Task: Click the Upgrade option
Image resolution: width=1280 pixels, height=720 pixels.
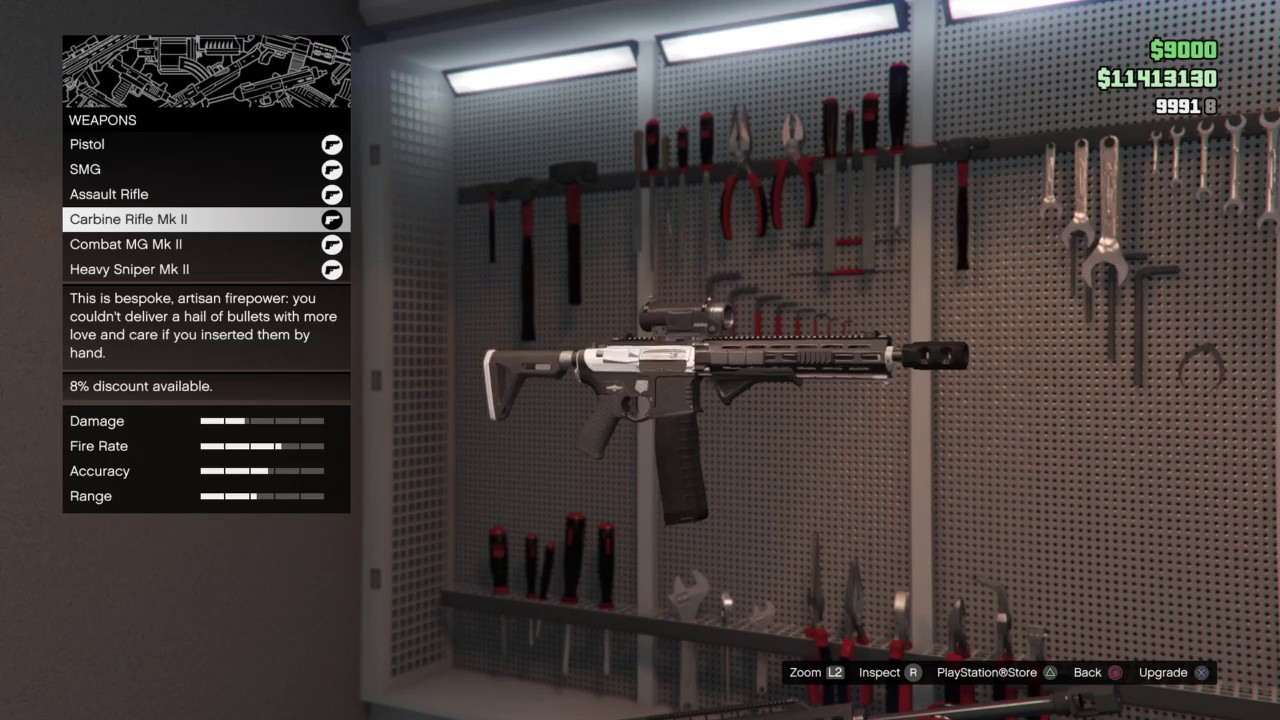Action: click(x=1163, y=672)
